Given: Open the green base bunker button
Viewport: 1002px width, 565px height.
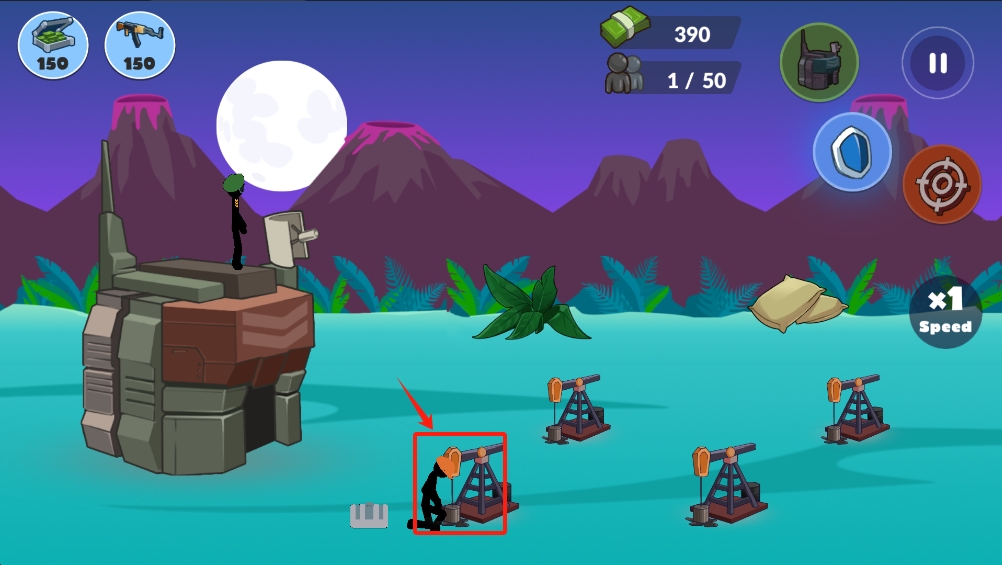Looking at the screenshot, I should click(819, 62).
